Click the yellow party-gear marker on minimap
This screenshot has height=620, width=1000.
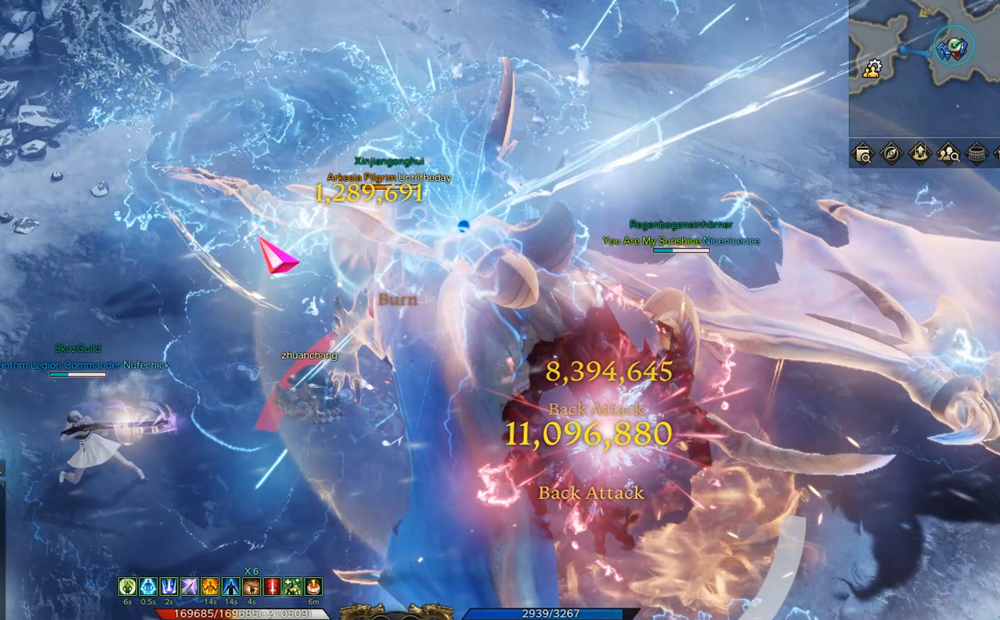(871, 68)
